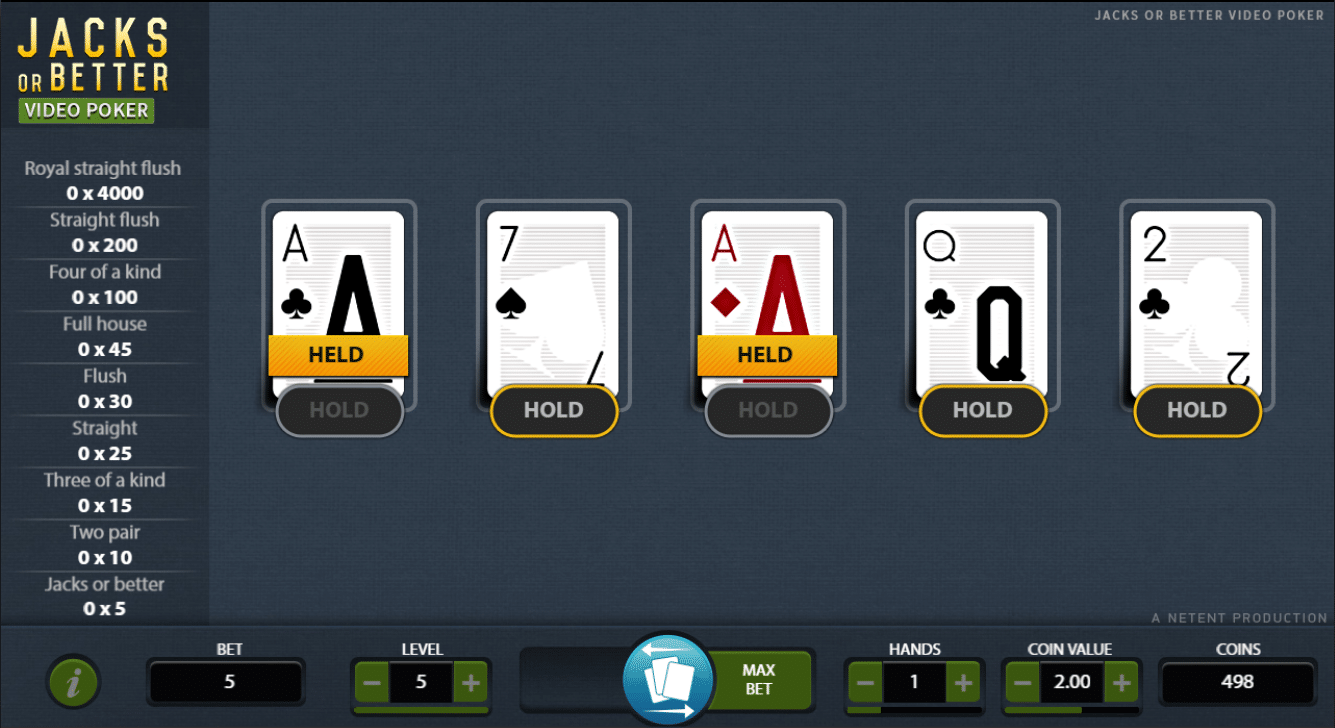Decrease the bet Level with minus
Image resolution: width=1335 pixels, height=728 pixels.
point(371,682)
